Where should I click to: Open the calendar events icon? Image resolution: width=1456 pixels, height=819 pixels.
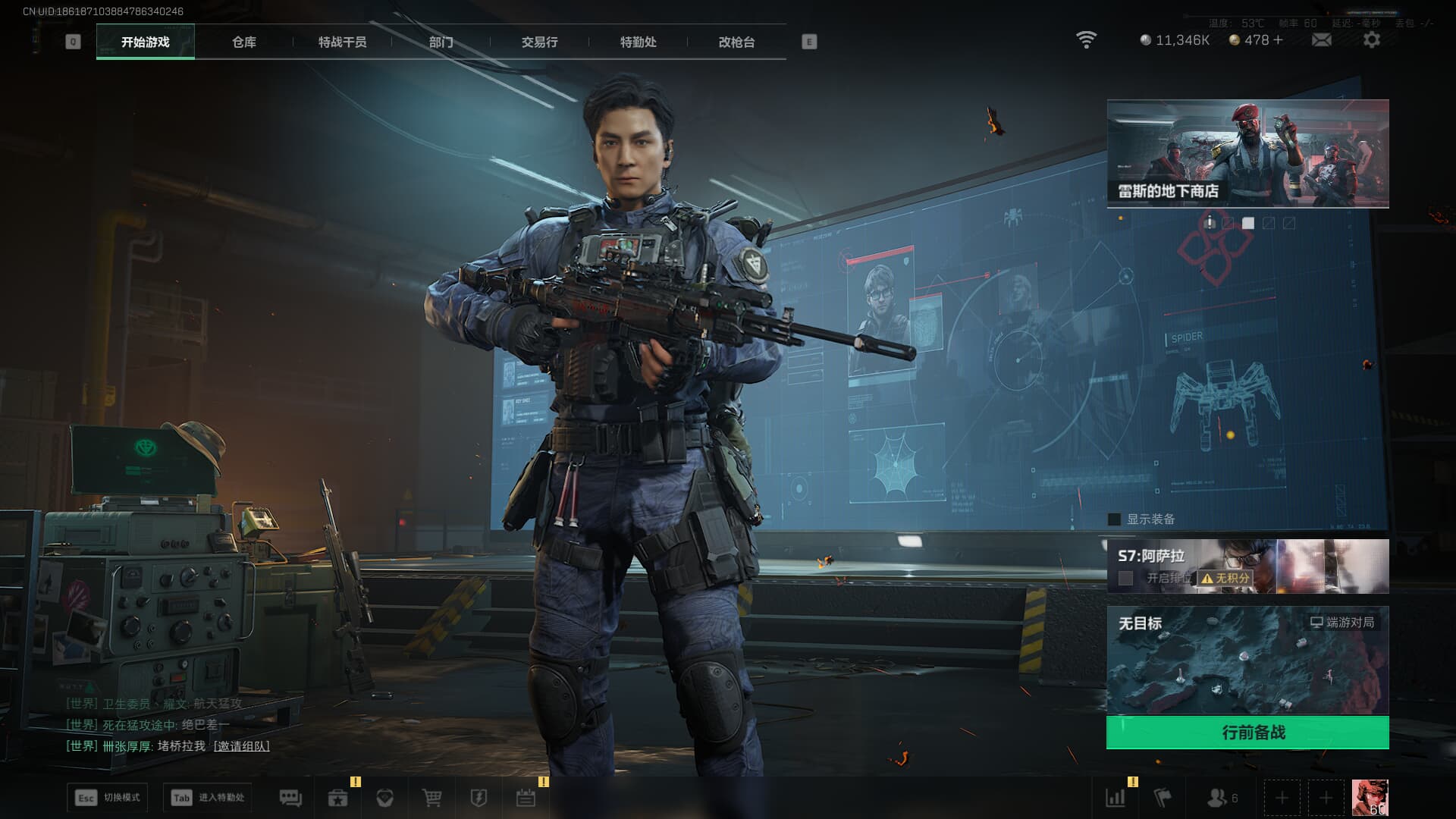(x=526, y=798)
